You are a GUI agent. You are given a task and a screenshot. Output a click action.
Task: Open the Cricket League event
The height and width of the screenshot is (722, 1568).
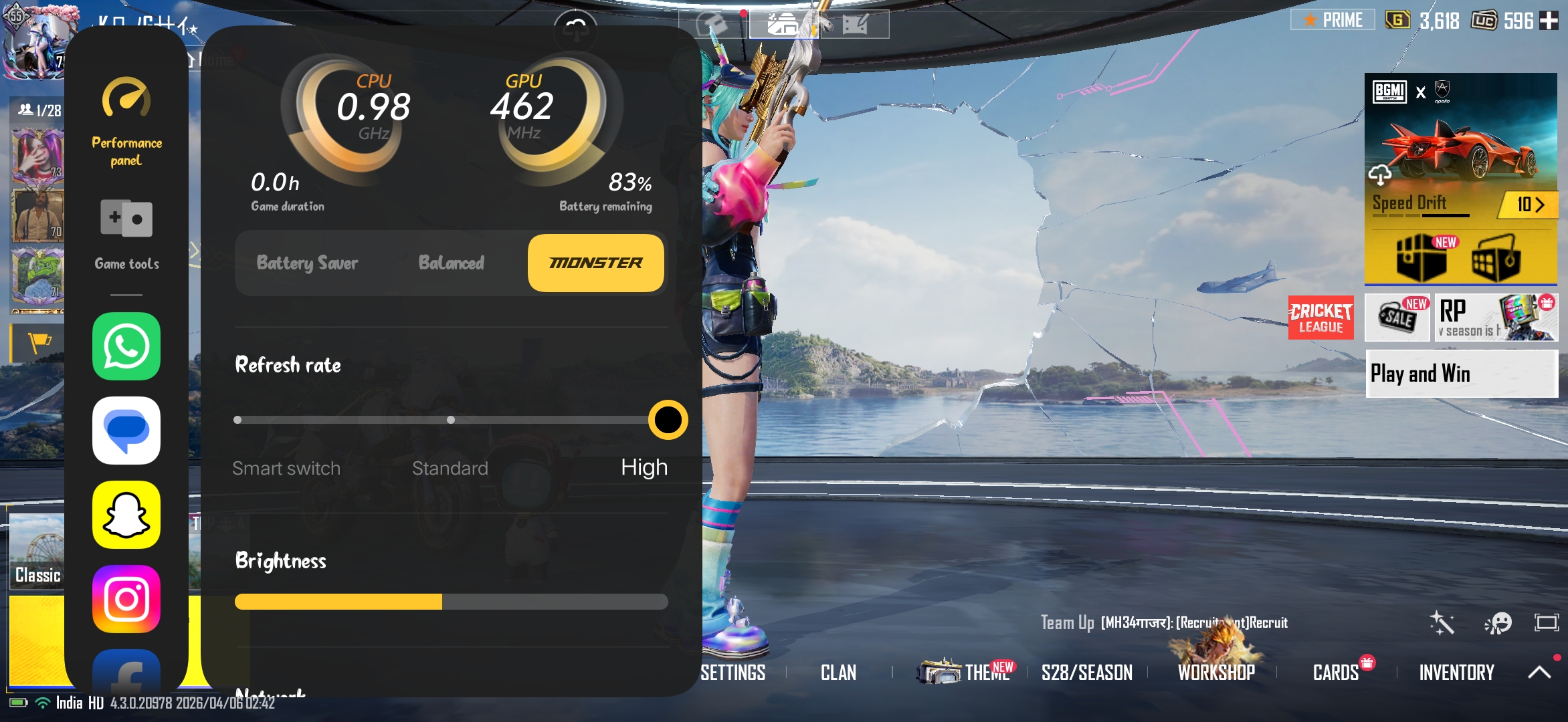pos(1320,318)
